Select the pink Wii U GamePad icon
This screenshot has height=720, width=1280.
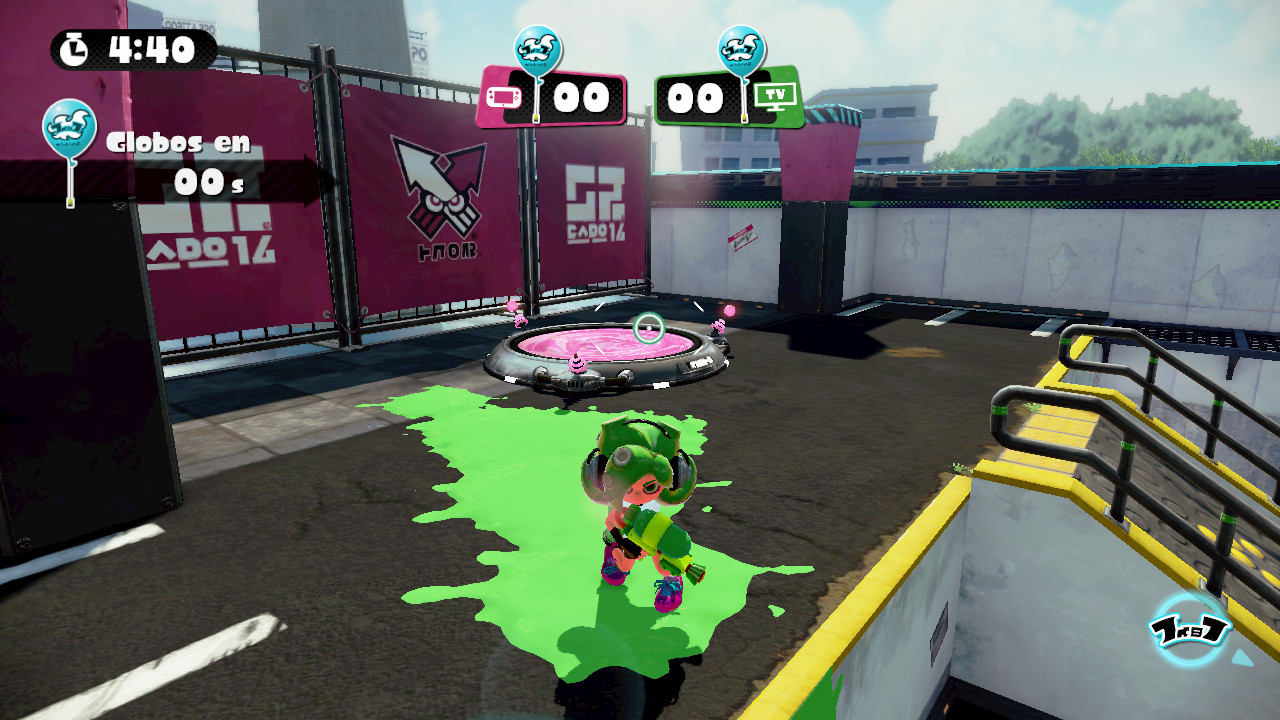[505, 98]
